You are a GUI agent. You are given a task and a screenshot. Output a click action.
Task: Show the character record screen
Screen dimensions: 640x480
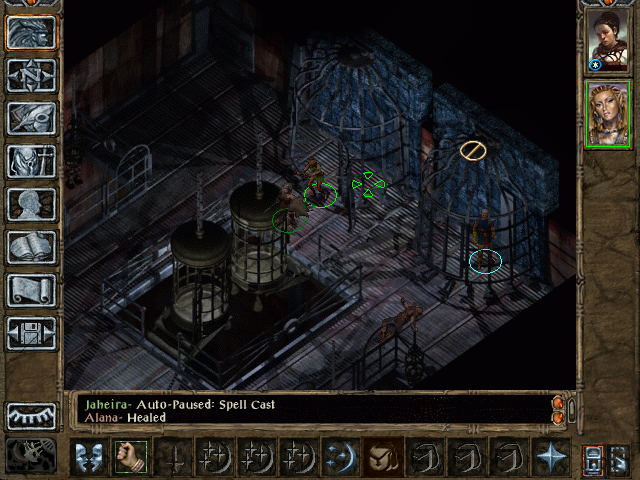(31, 204)
